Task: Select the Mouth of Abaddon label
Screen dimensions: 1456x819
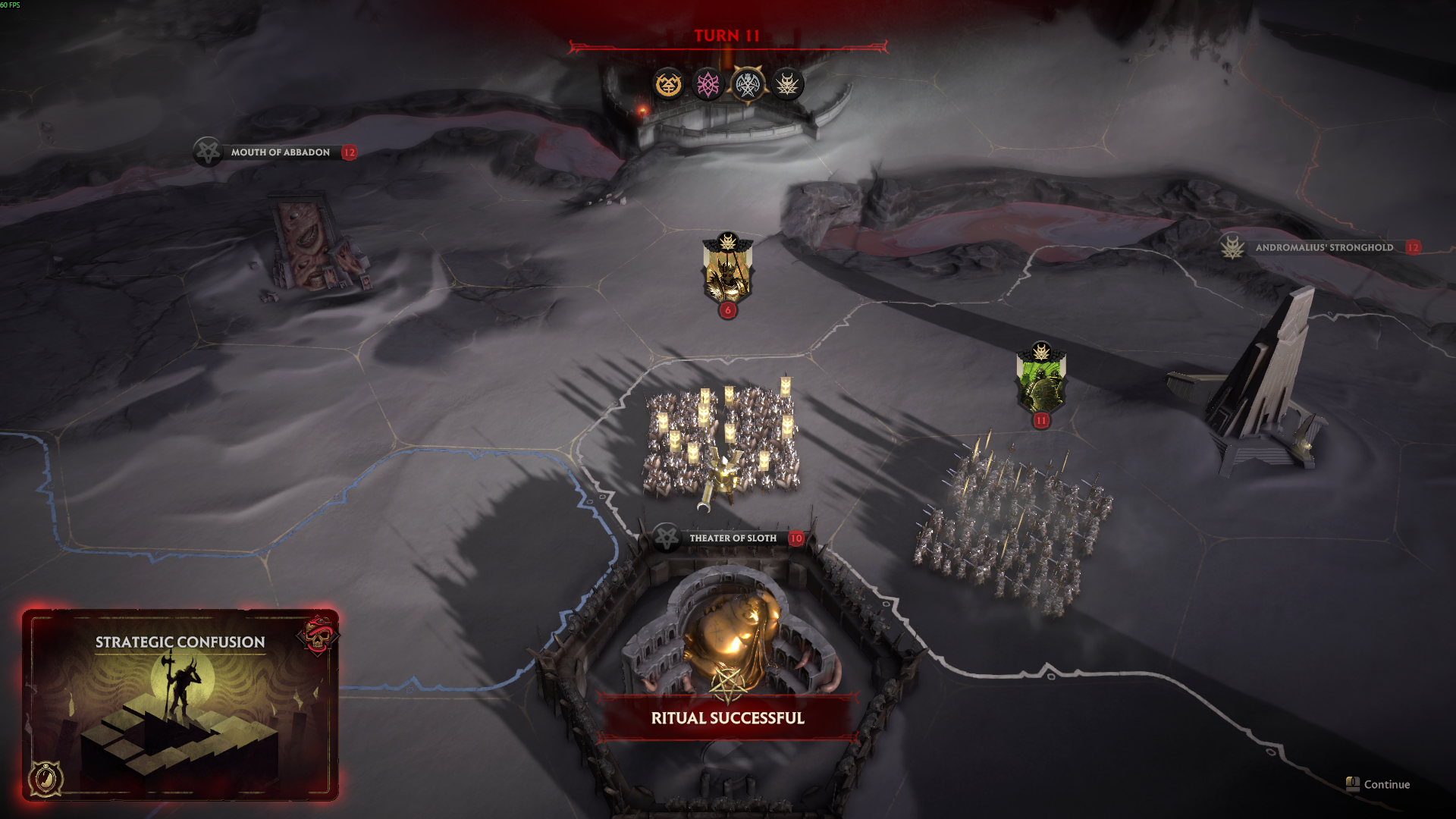Action: point(280,152)
